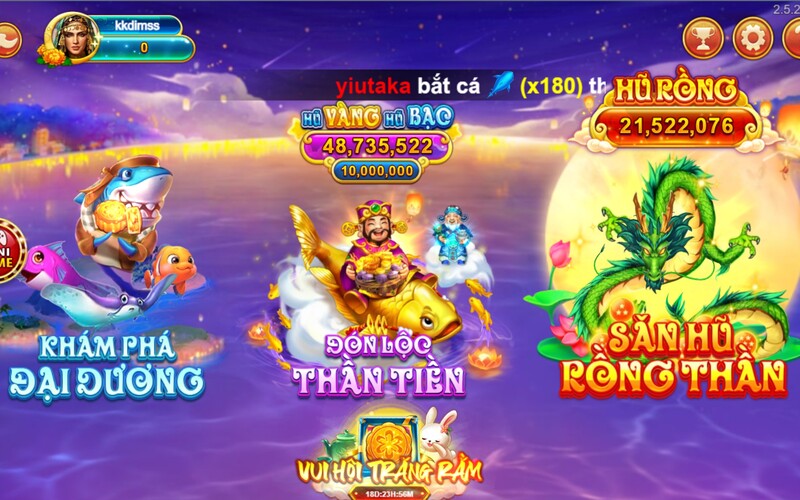
Task: Select the Đón Lộc Thần Tiên mode
Action: (378, 300)
